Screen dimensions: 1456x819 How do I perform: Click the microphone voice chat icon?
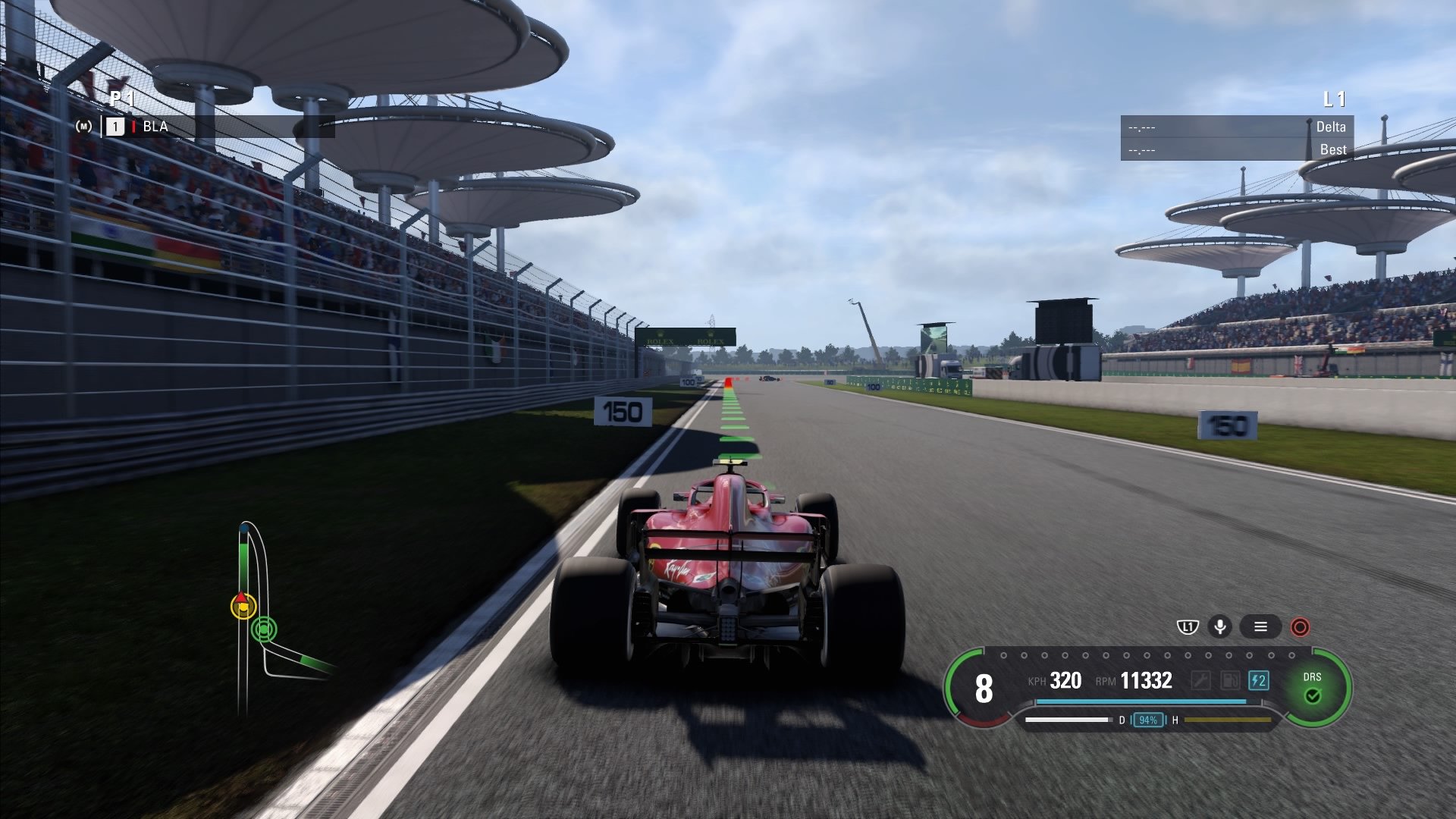pyautogui.click(x=1220, y=626)
